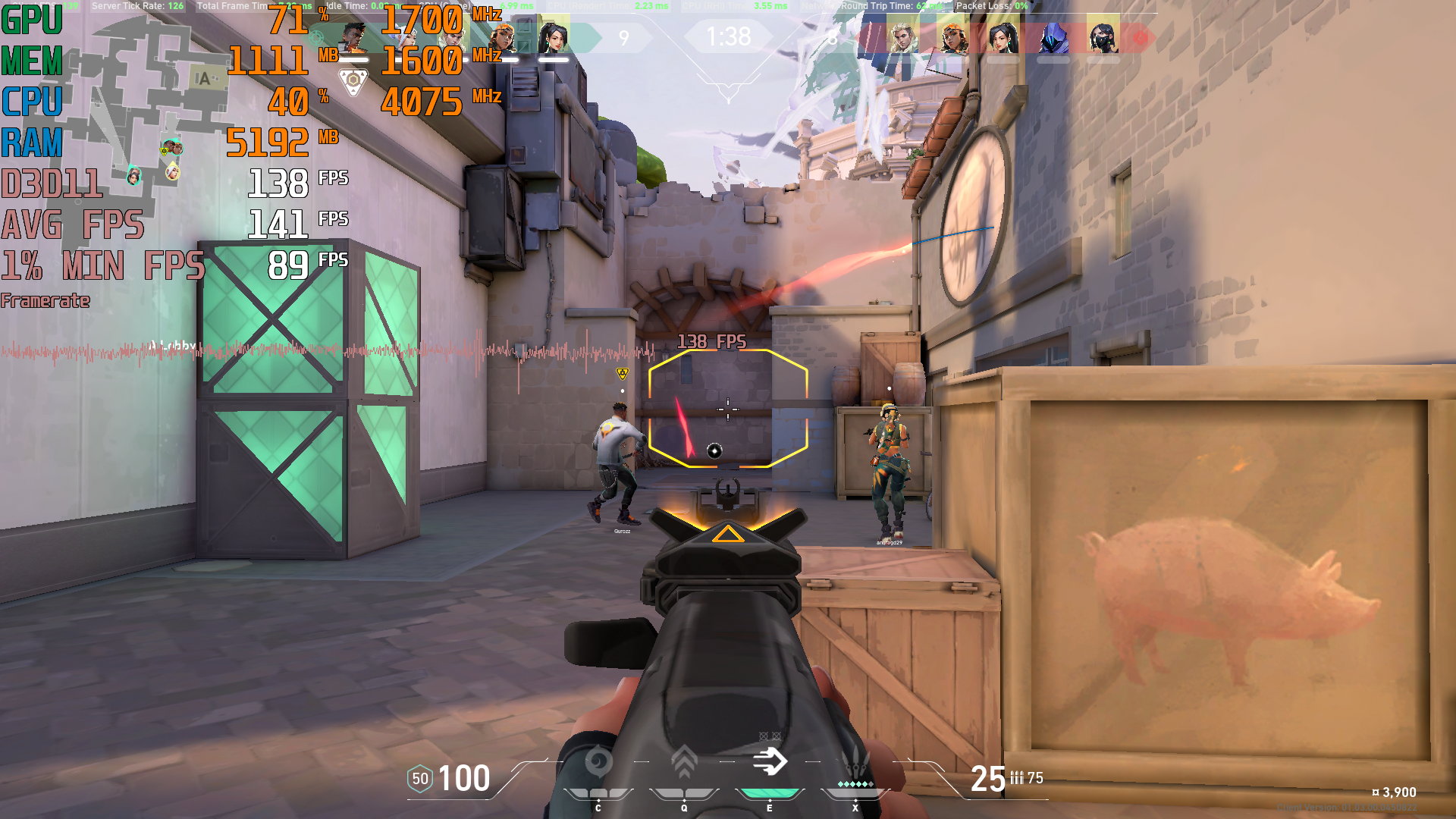Click the spike carrier icon under Phoenix
This screenshot has height=819, width=1456.
[353, 80]
